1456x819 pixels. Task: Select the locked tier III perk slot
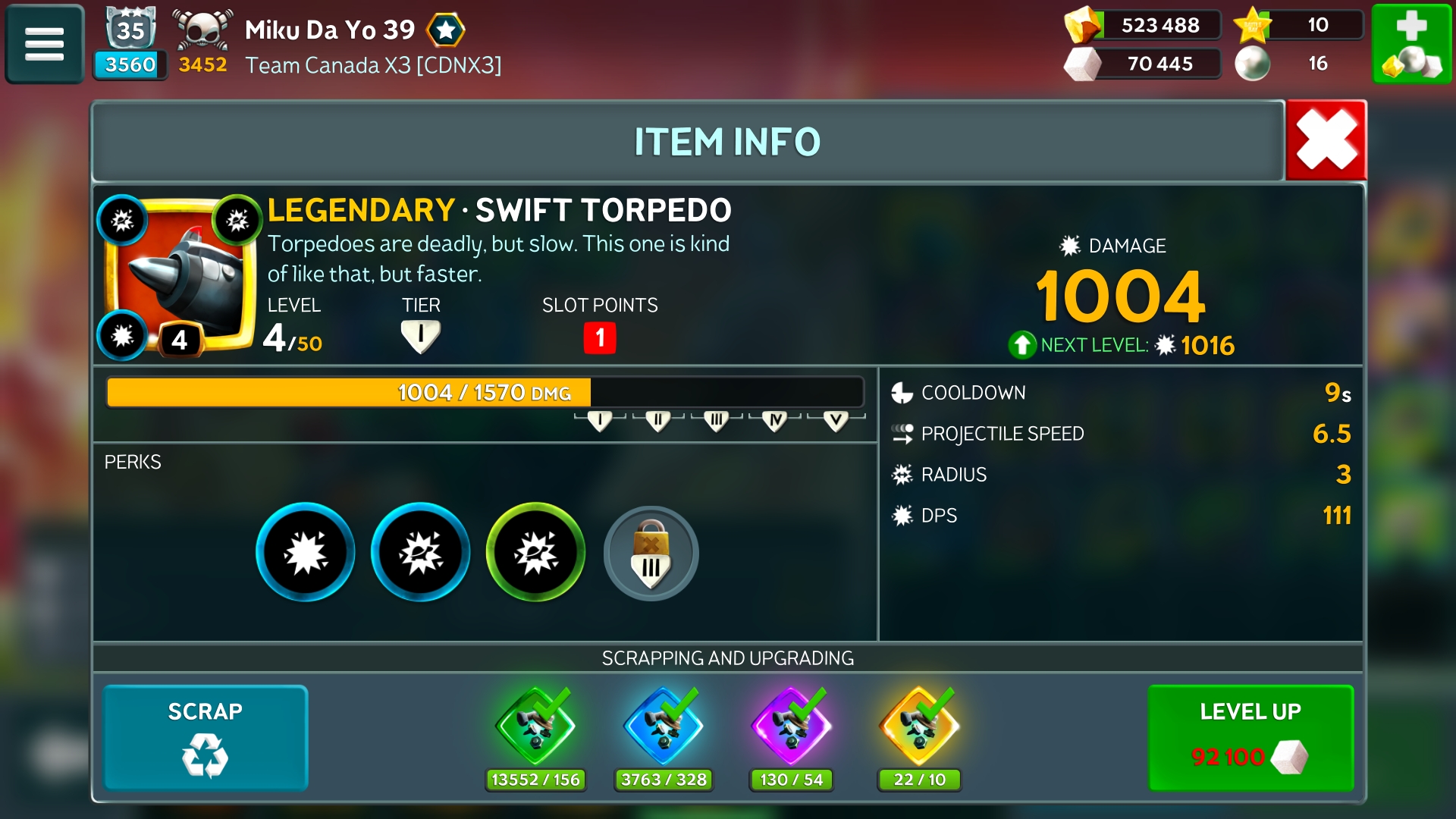651,553
